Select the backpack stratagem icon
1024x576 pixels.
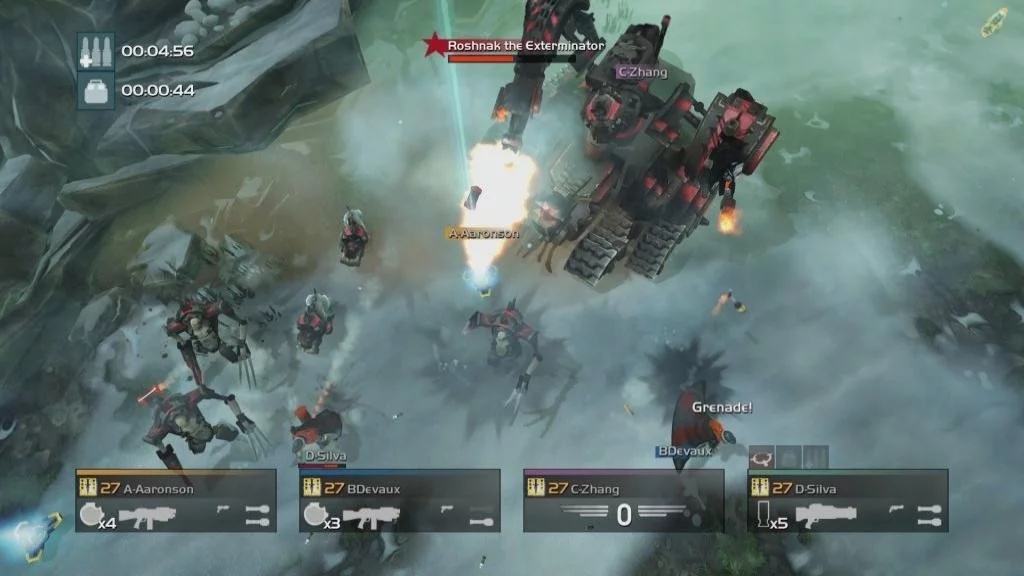point(96,90)
